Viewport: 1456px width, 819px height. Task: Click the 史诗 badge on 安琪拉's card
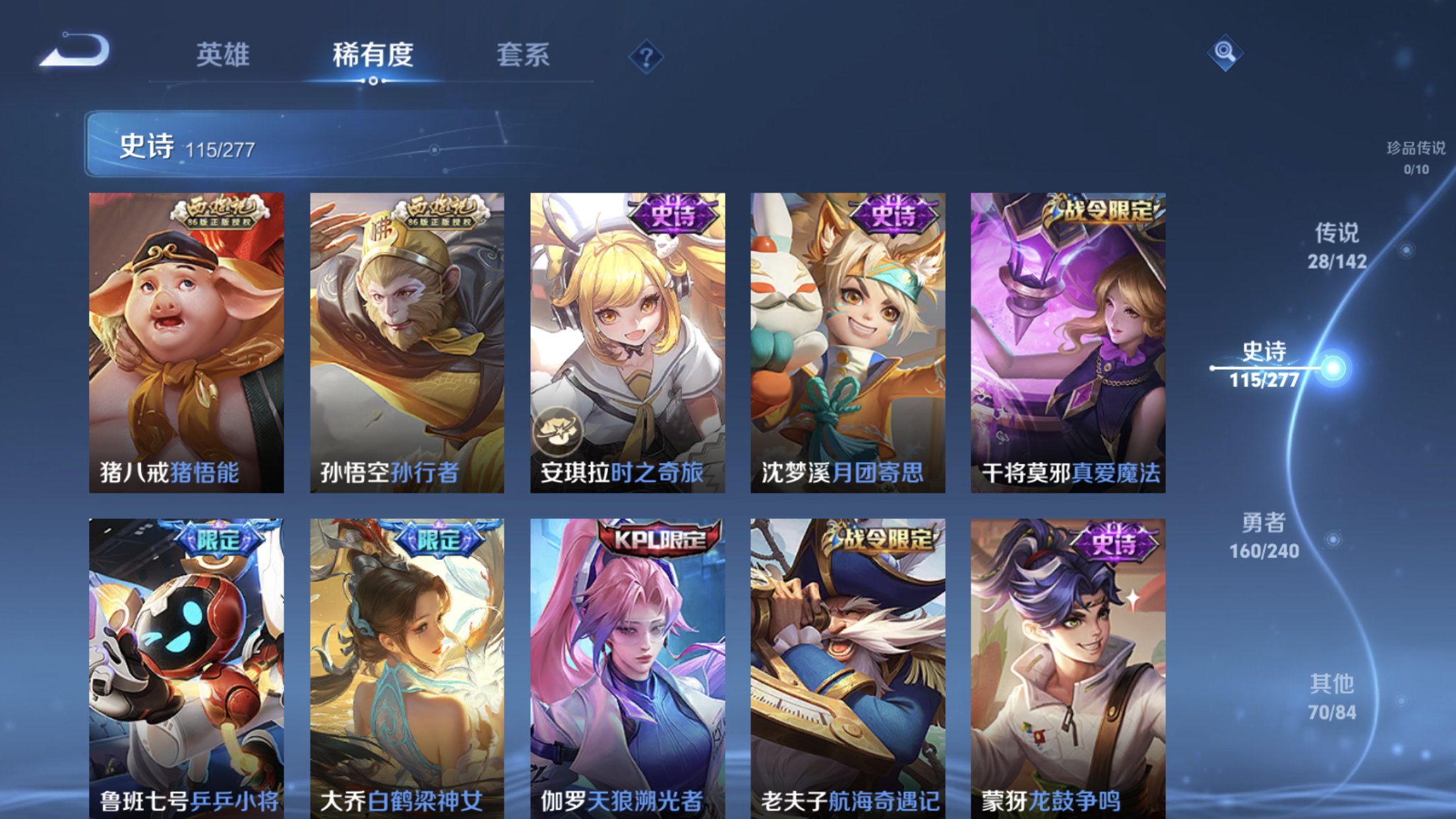pos(673,214)
